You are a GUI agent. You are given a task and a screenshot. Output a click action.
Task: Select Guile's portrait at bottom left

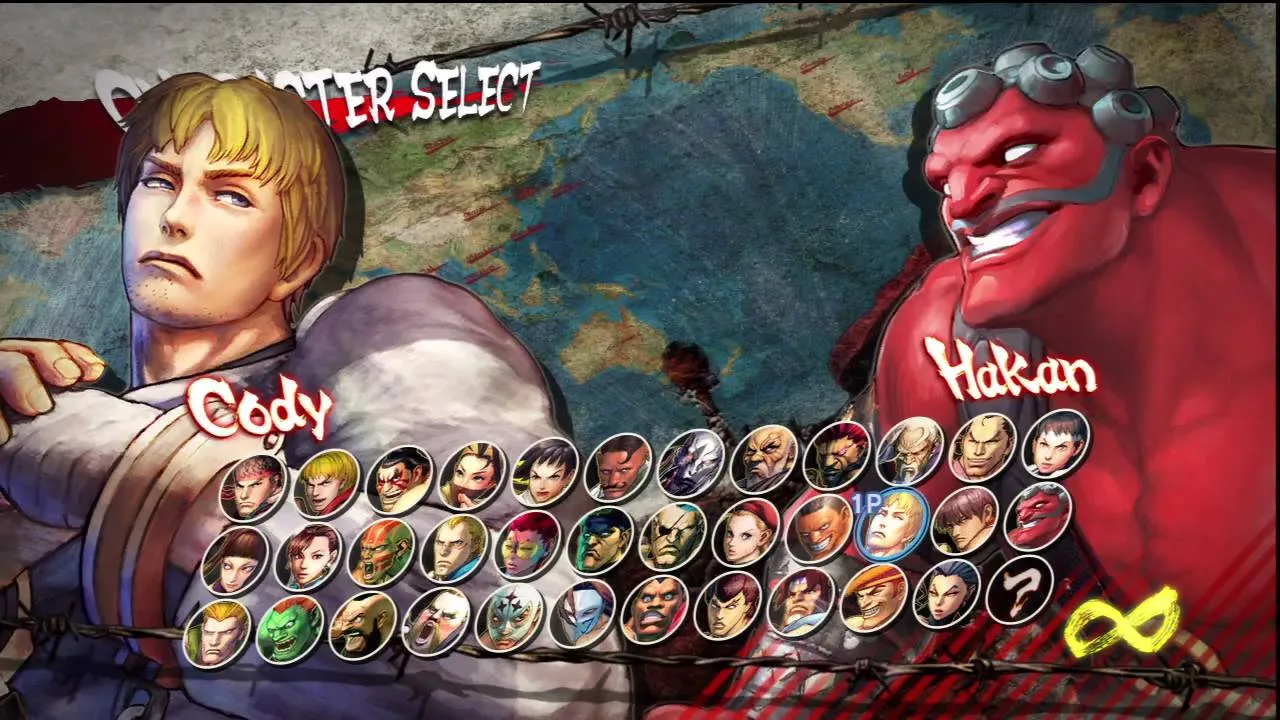tap(216, 628)
